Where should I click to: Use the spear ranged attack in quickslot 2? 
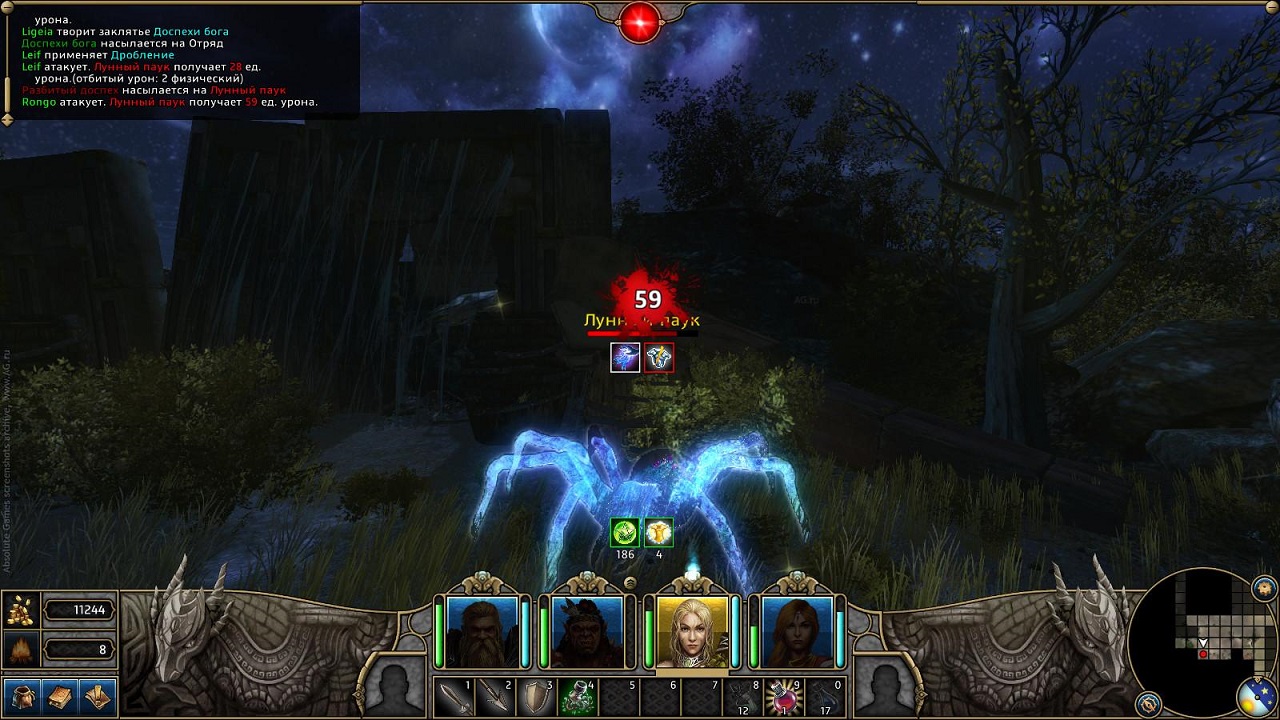coord(494,697)
